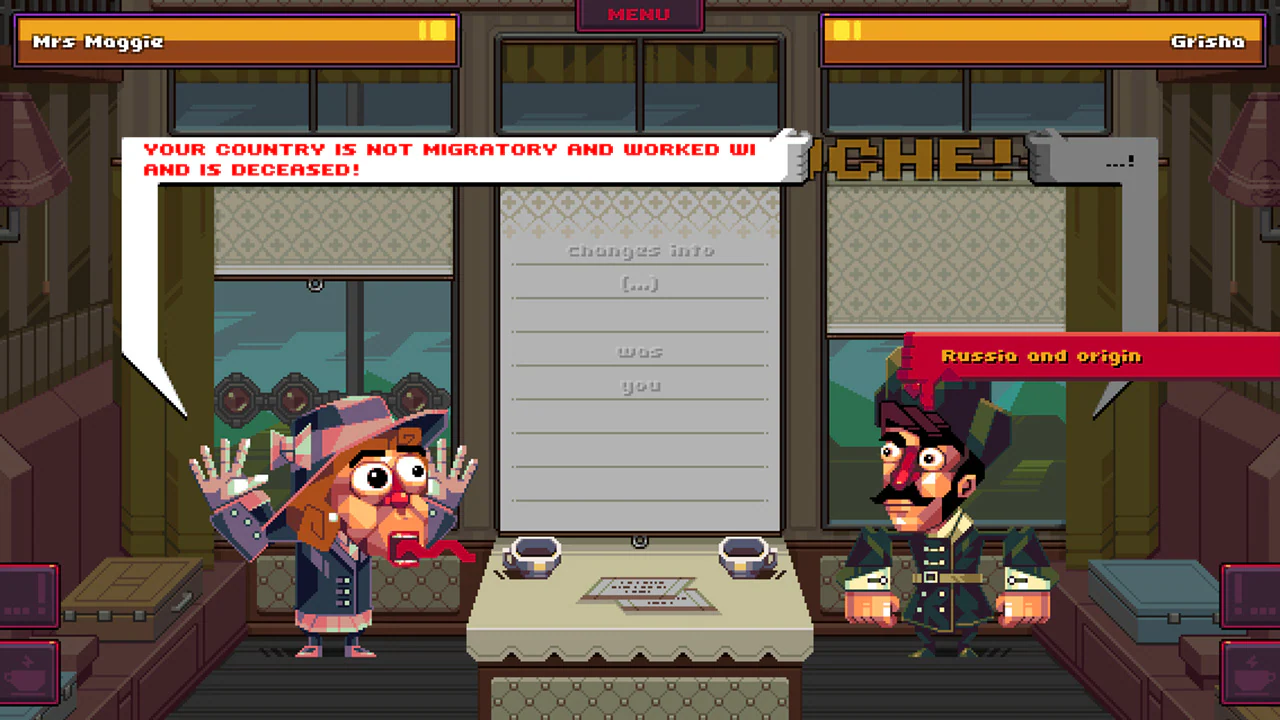Select the 'you' word option

640,386
